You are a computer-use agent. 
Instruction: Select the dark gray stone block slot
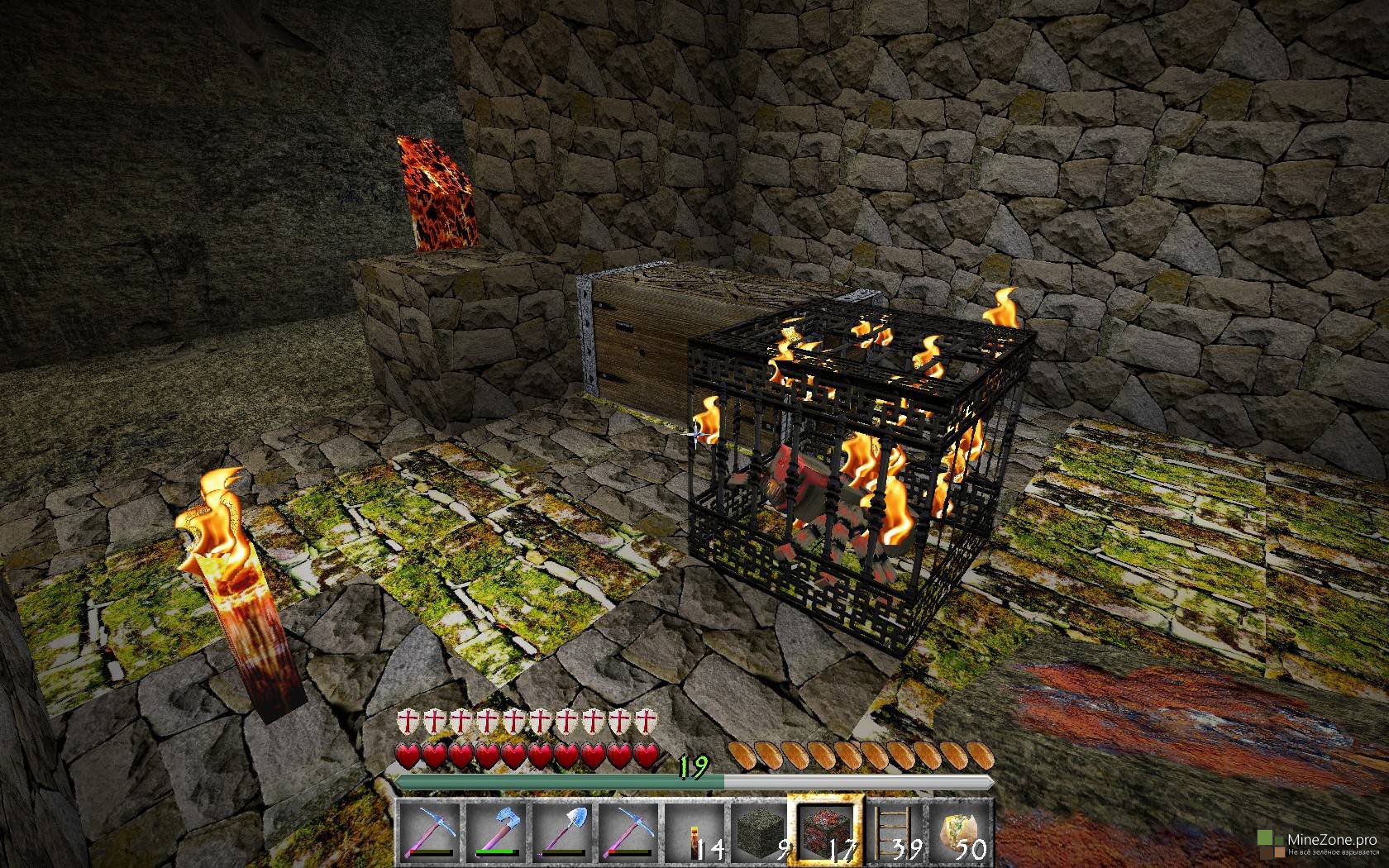[760, 830]
